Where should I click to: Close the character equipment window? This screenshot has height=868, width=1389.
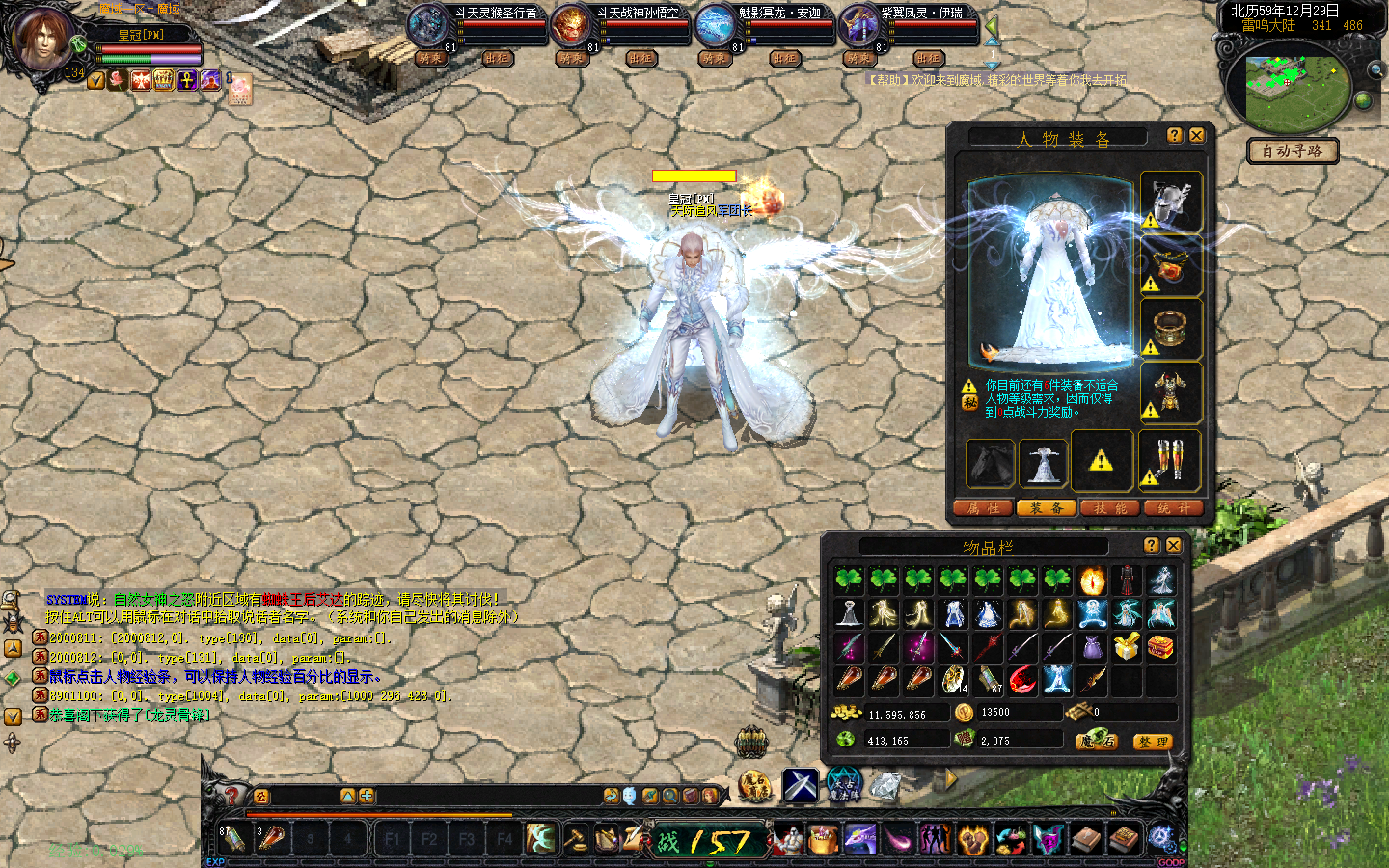[x=1196, y=136]
